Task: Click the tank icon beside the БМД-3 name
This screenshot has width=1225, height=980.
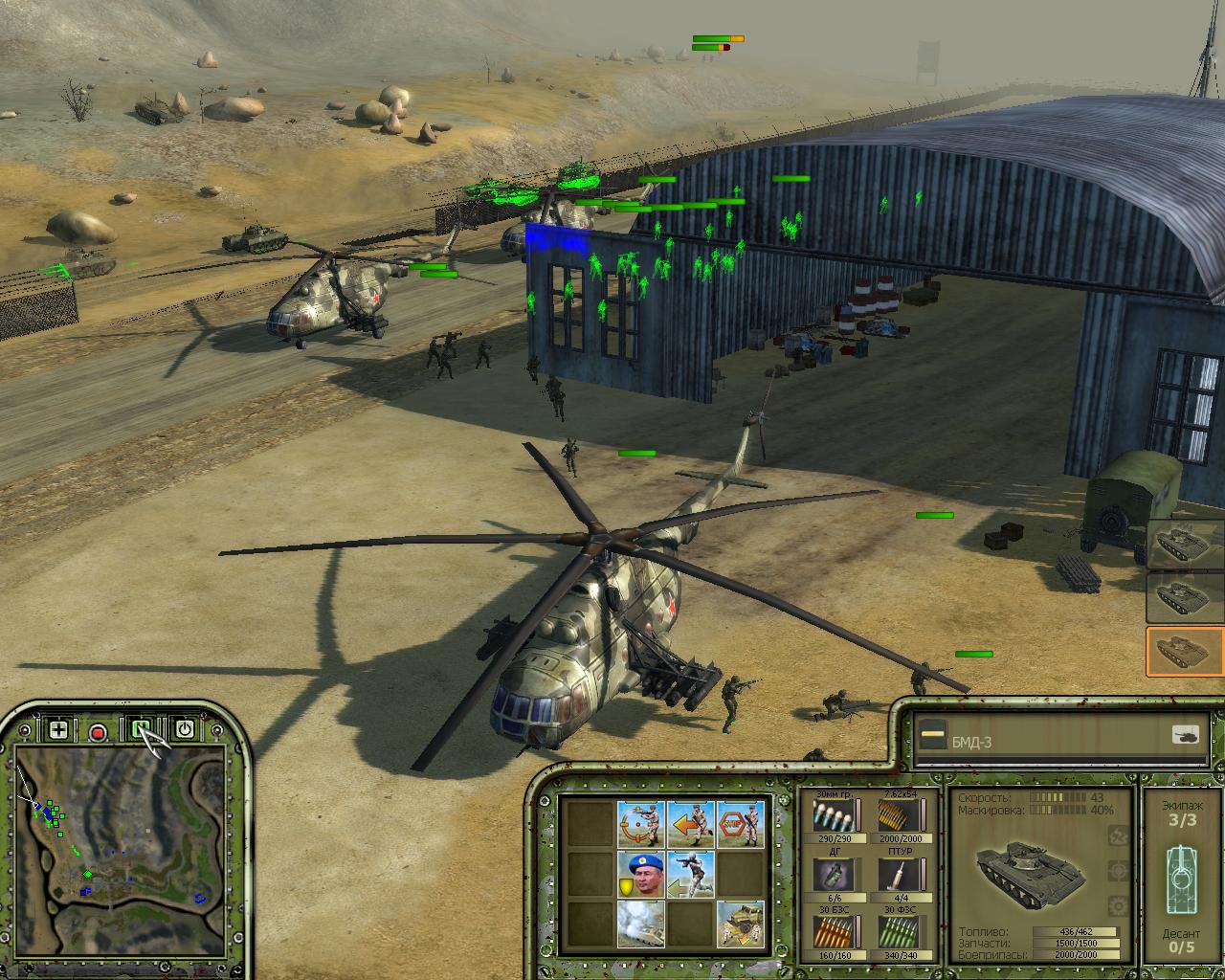Action: (x=1185, y=735)
